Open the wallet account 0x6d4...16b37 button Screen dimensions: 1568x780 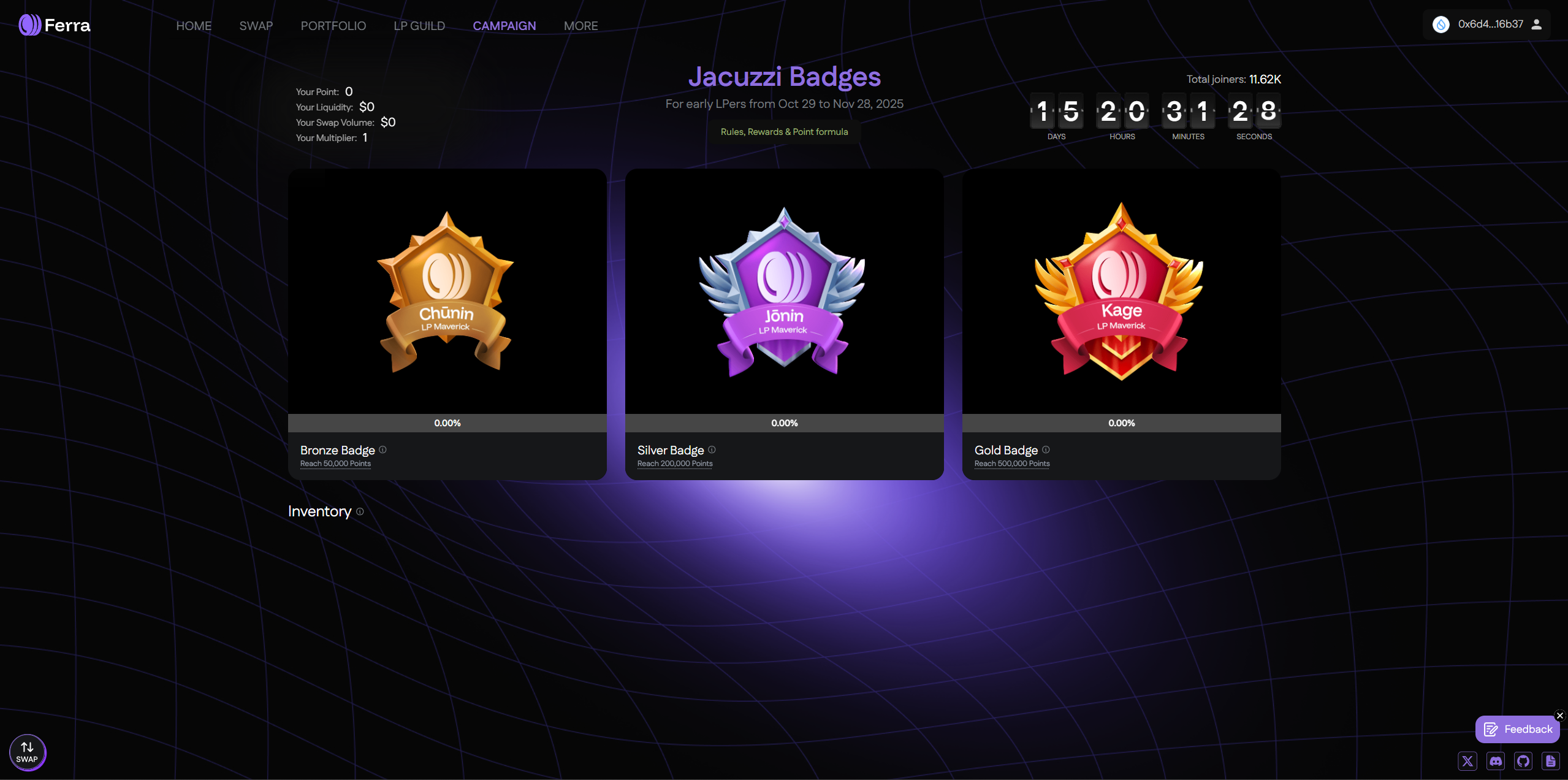(x=1486, y=25)
